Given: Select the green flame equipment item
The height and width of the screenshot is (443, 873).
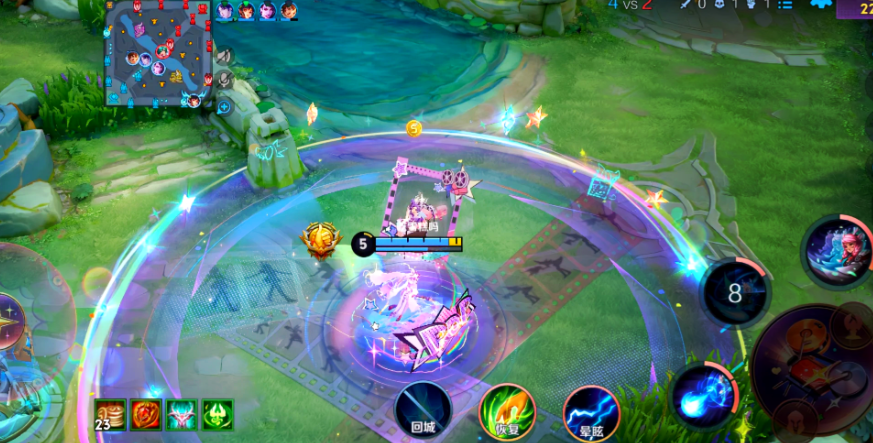Looking at the screenshot, I should [x=218, y=414].
